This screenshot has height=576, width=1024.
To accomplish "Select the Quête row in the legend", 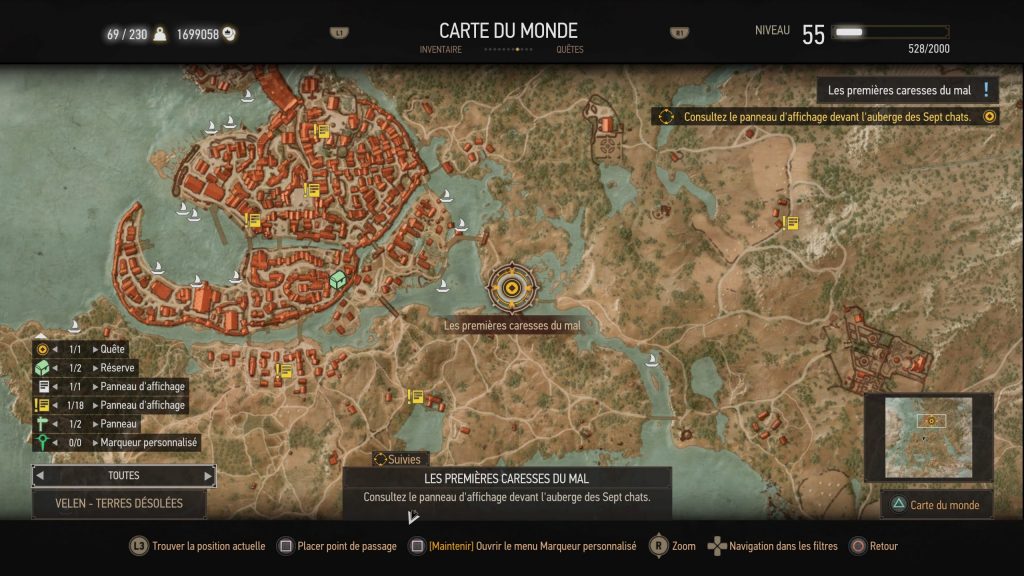I will click(112, 349).
